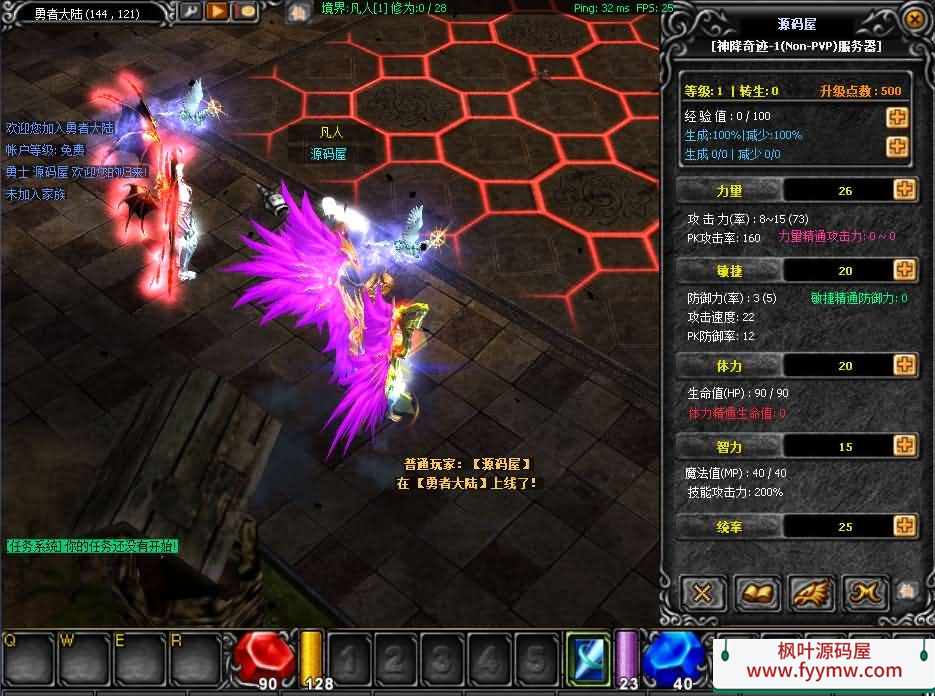Open the wrench settings button

(190, 12)
